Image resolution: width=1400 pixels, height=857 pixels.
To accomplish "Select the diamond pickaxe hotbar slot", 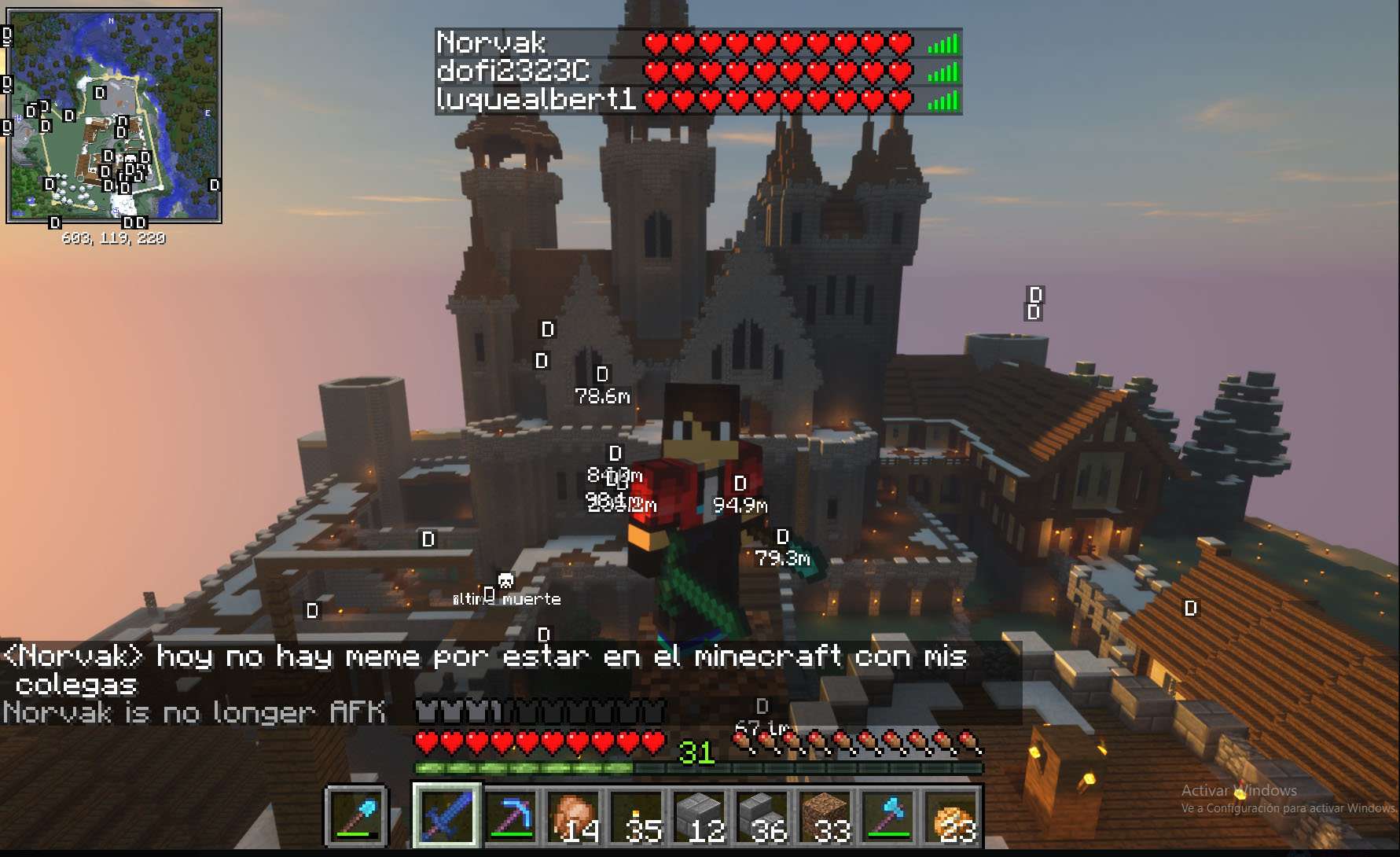I will click(x=511, y=816).
